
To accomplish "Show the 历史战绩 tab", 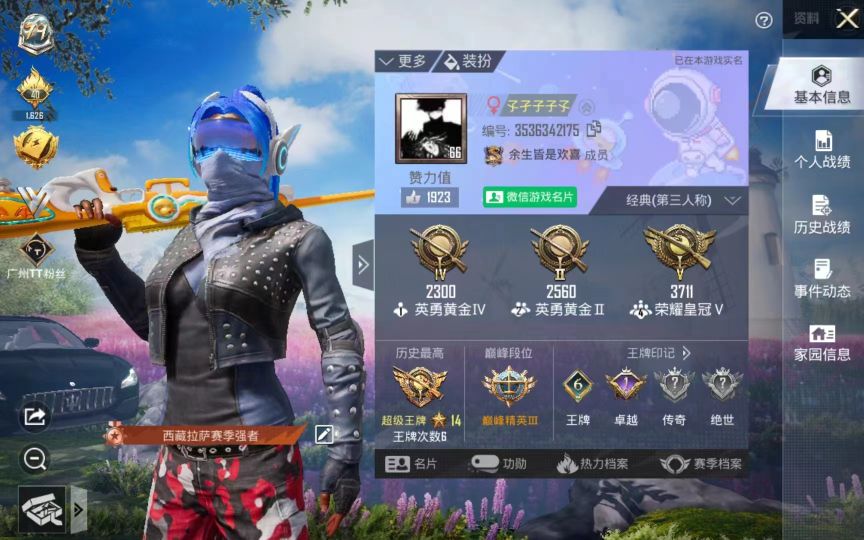I will click(822, 215).
